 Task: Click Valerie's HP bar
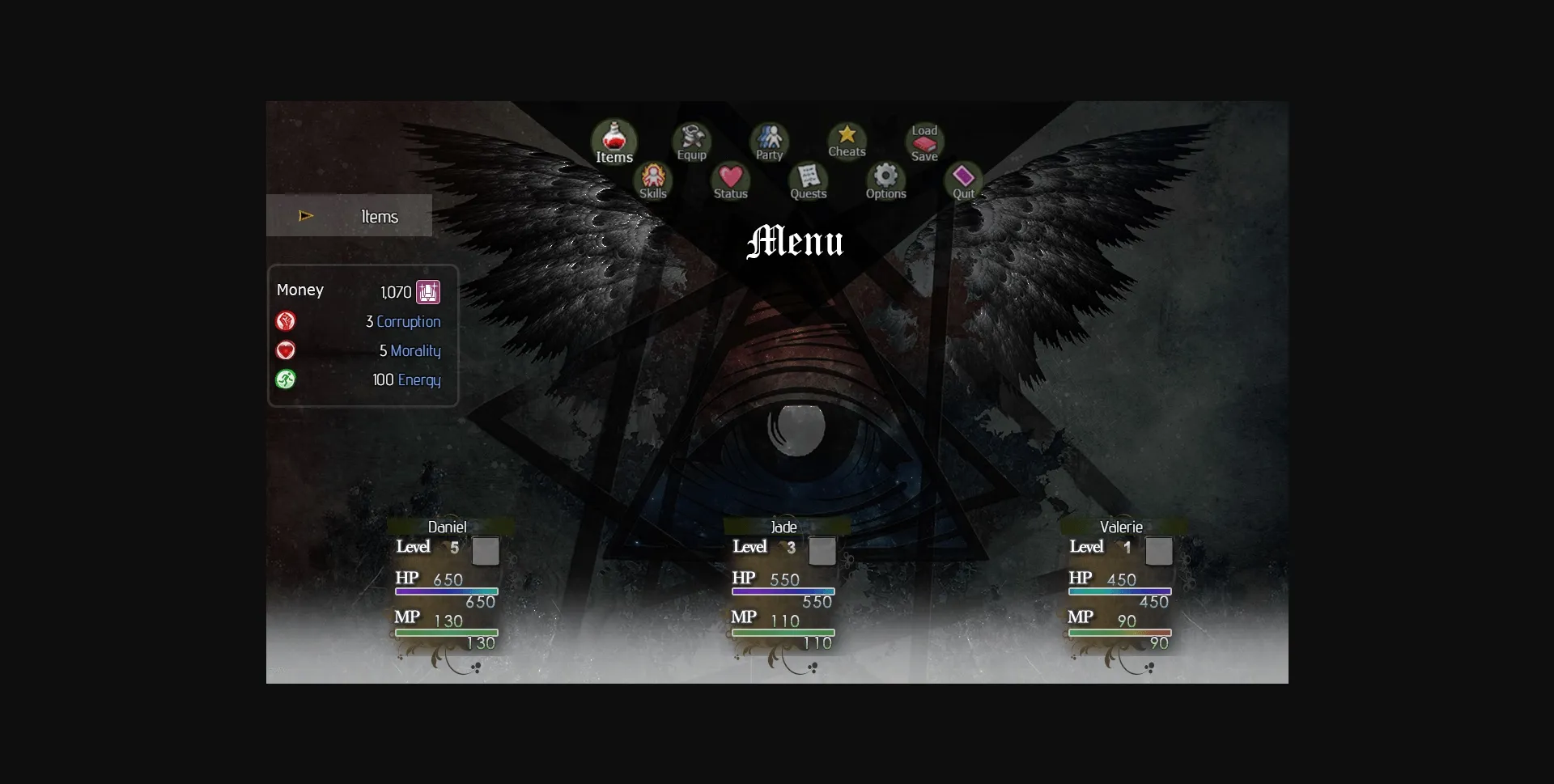(1119, 591)
